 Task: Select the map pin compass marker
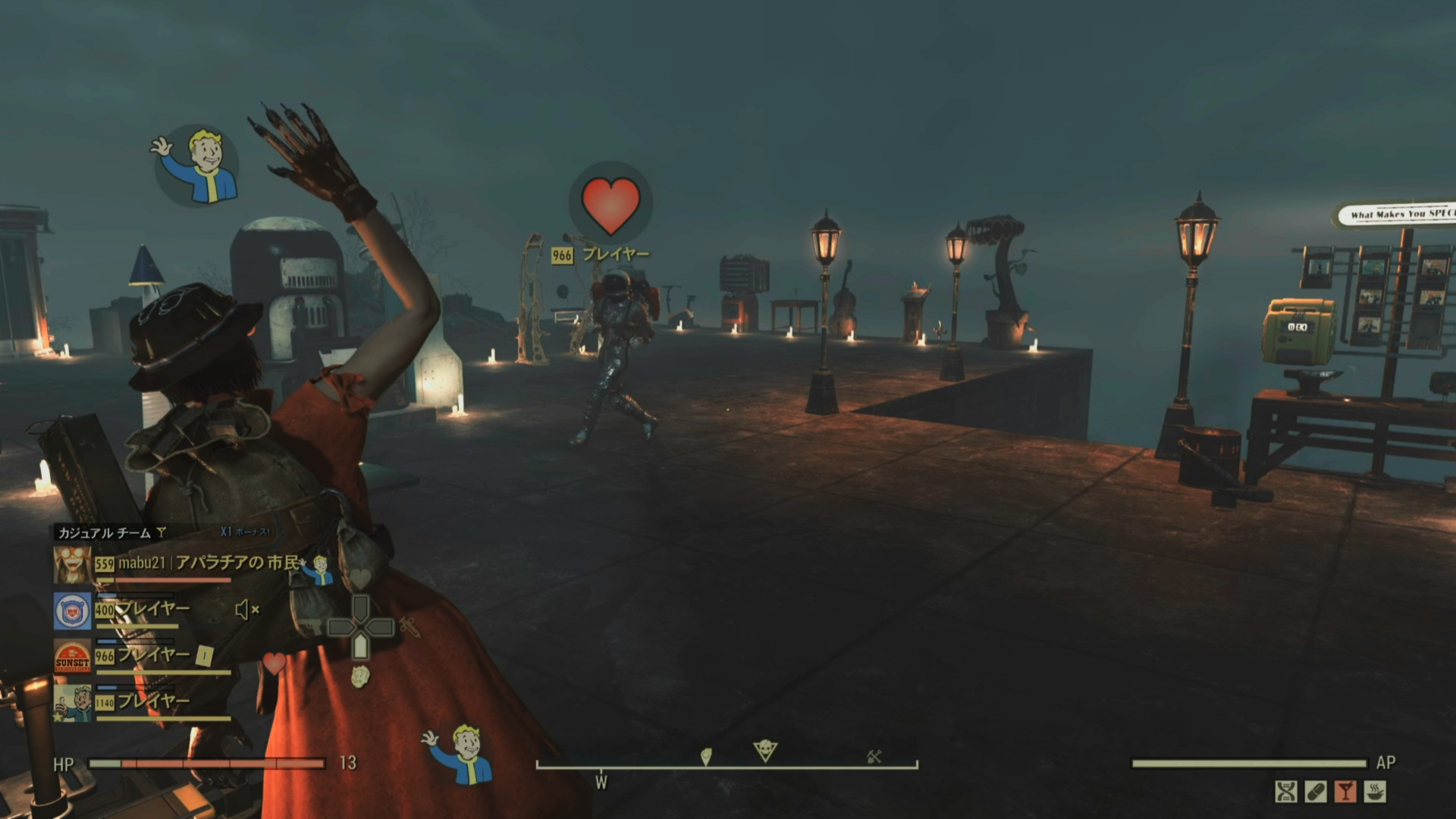click(706, 756)
